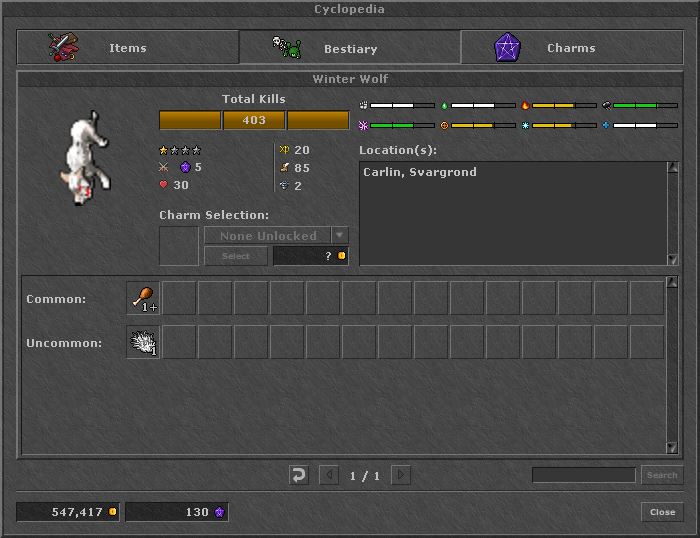Go back with the return arrow button
Image resolution: width=700 pixels, height=538 pixels.
298,475
